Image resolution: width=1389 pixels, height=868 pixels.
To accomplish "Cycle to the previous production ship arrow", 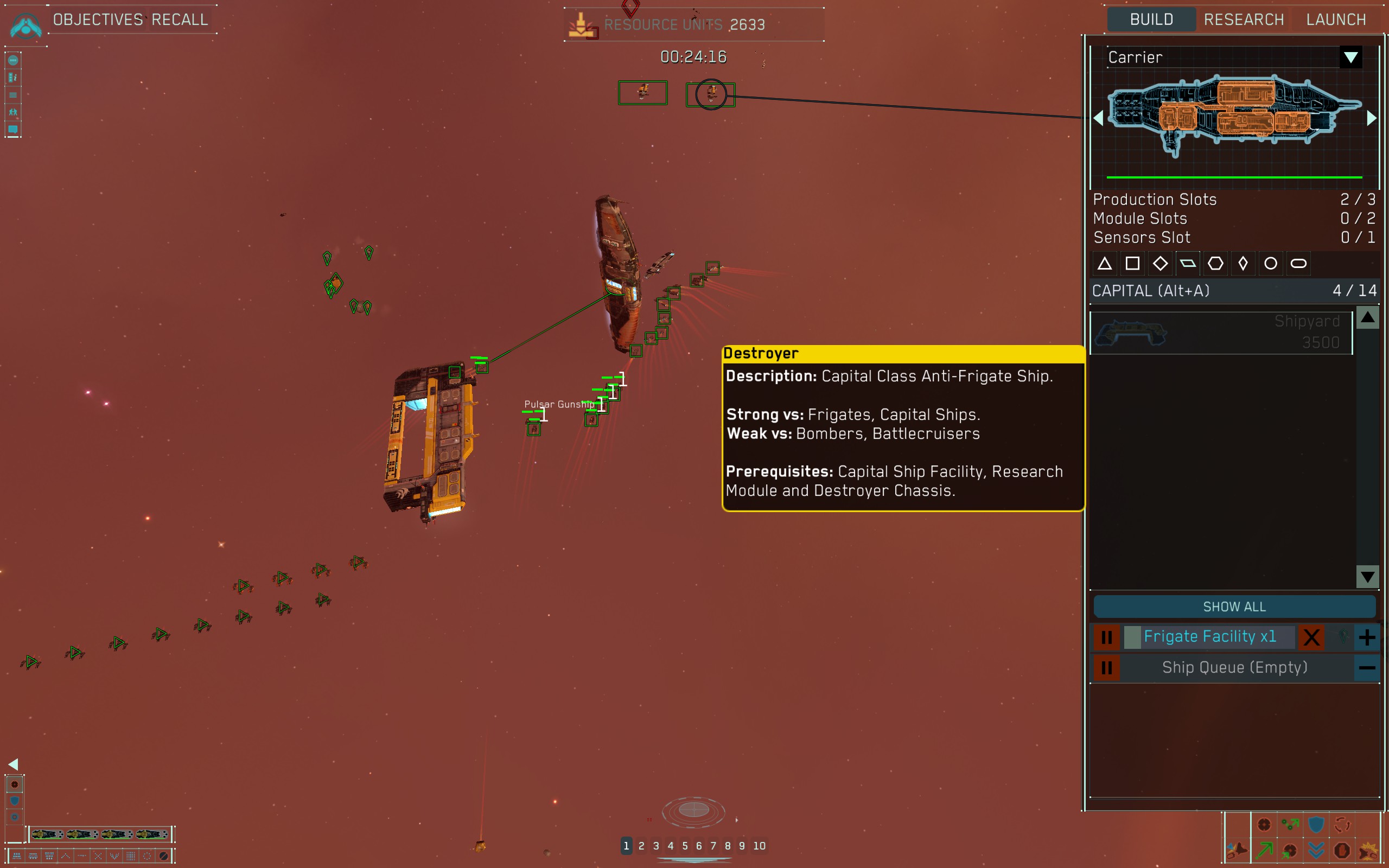I will [x=1099, y=118].
